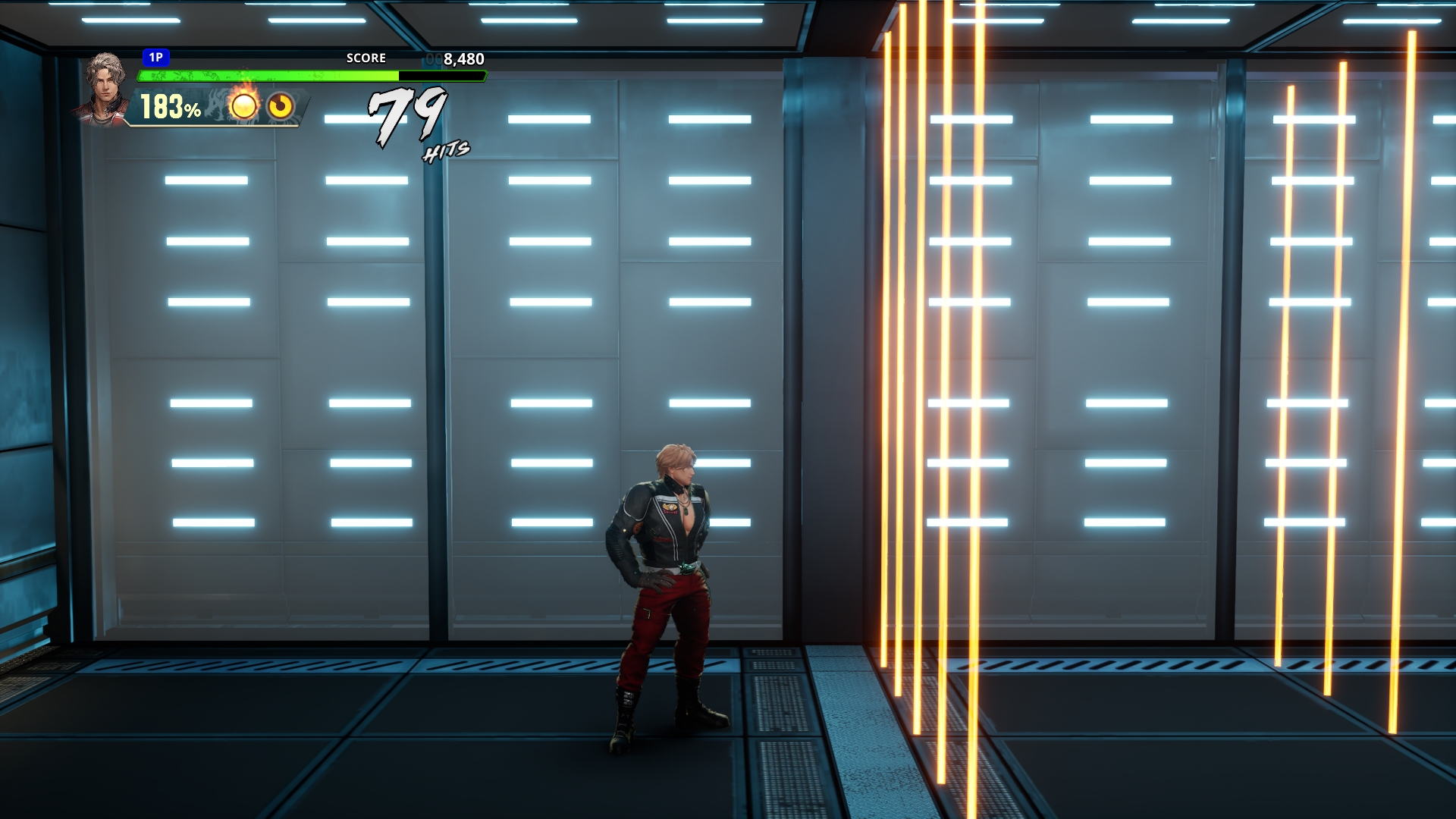Click the blue 1P player badge
Viewport: 1456px width, 819px height.
pos(155,58)
